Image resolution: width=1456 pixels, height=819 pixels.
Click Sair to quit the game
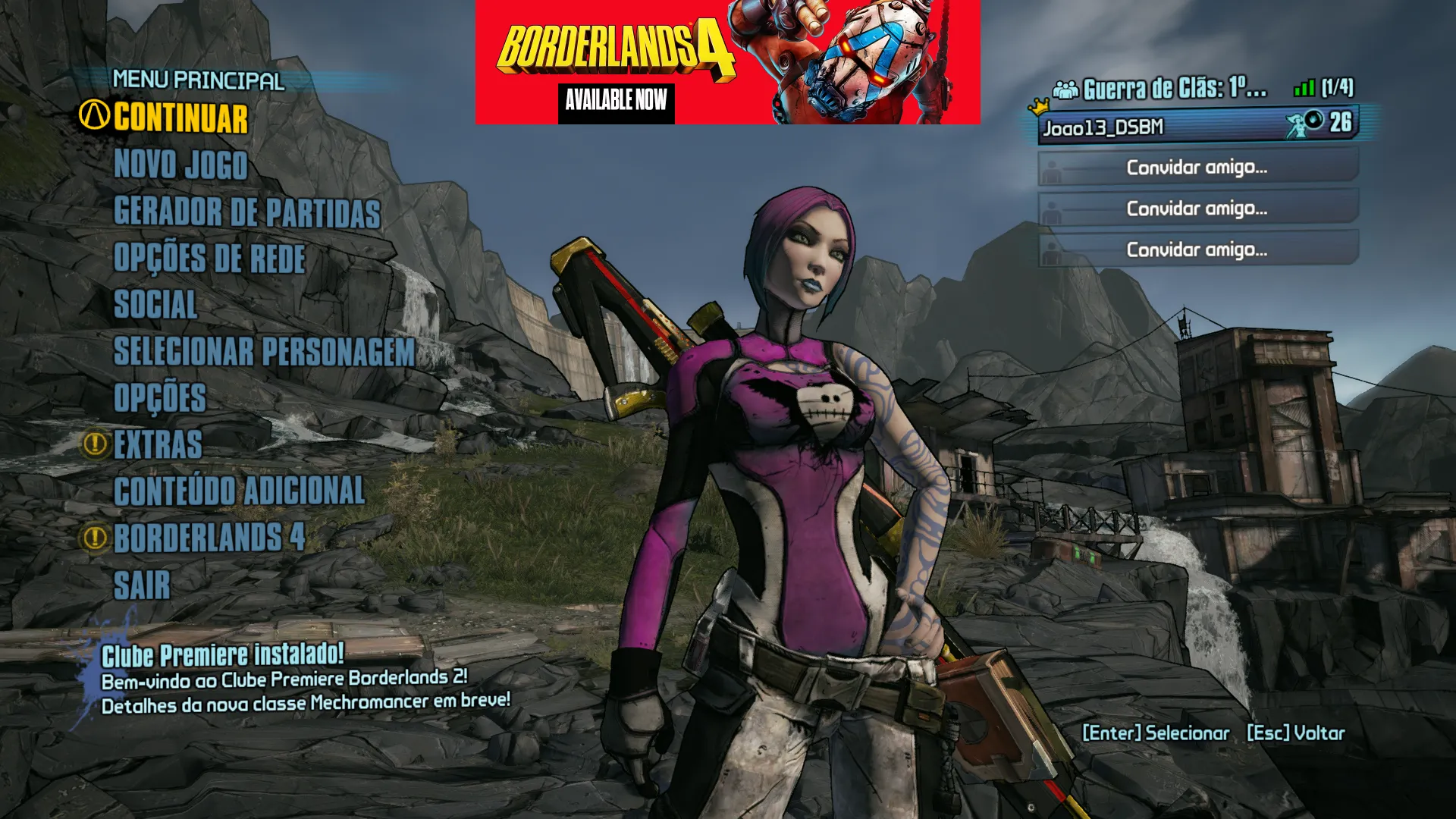point(142,585)
